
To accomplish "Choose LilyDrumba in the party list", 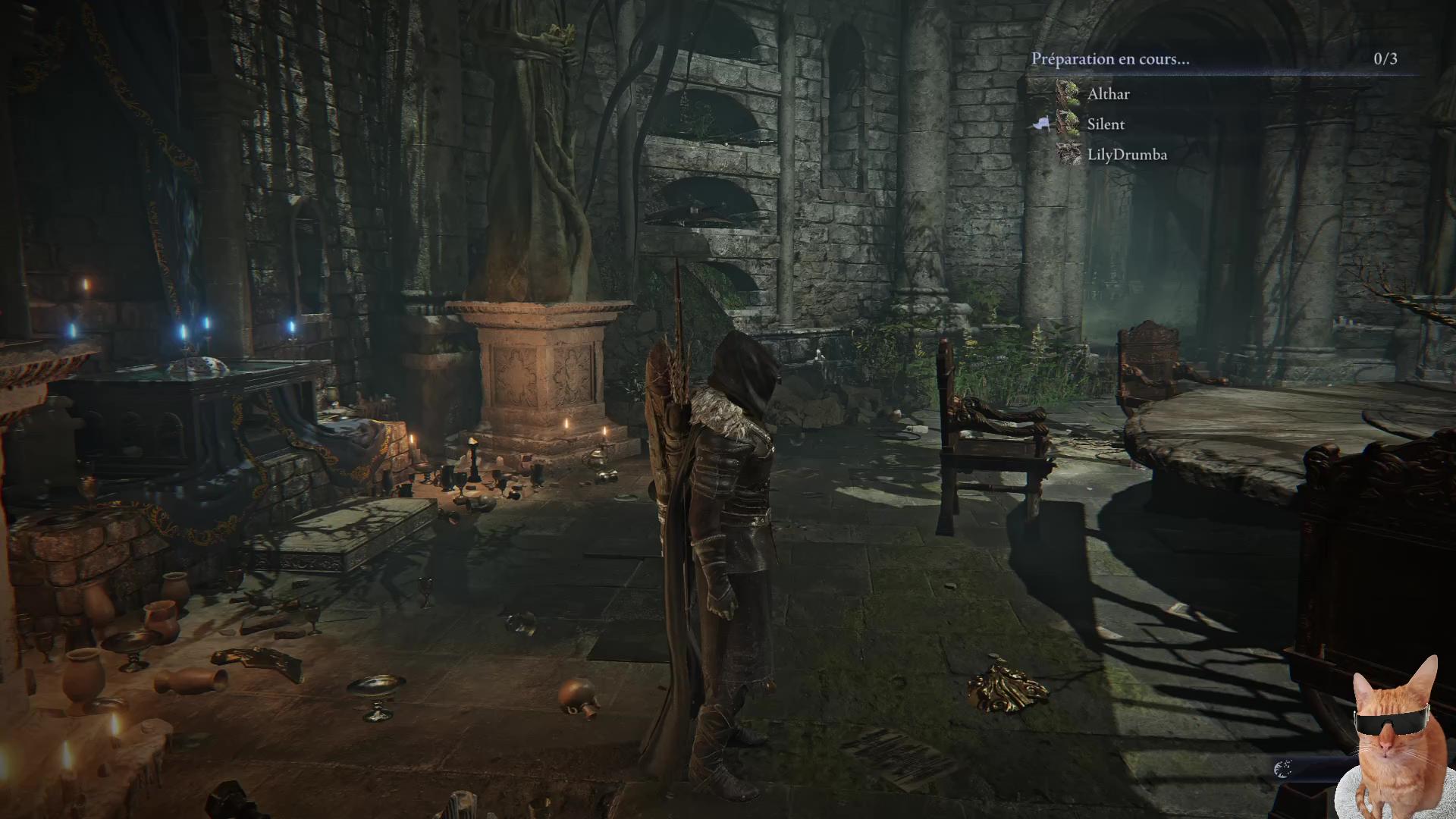I will (x=1126, y=155).
